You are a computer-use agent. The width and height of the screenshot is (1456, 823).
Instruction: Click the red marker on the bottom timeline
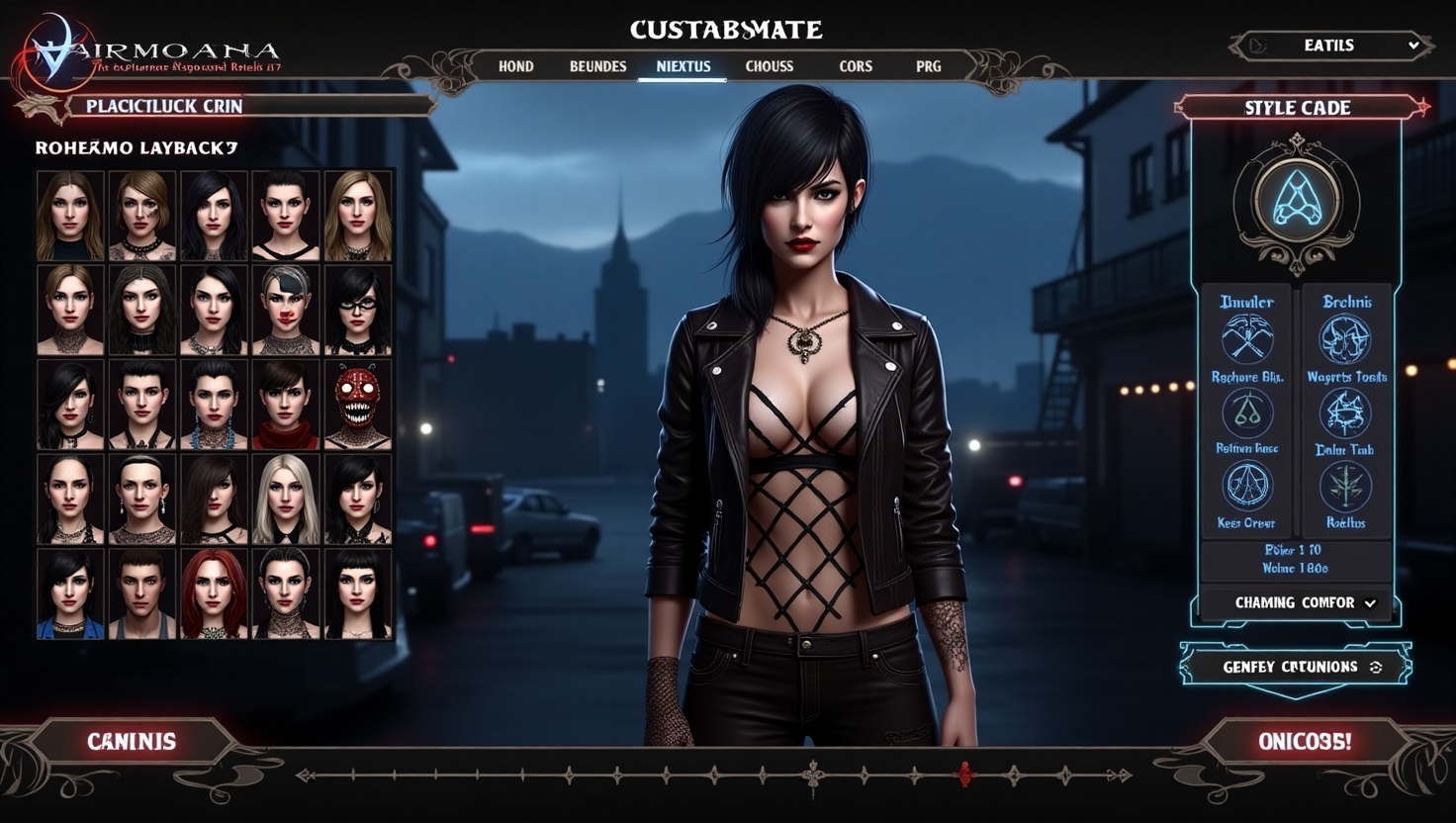coord(965,775)
